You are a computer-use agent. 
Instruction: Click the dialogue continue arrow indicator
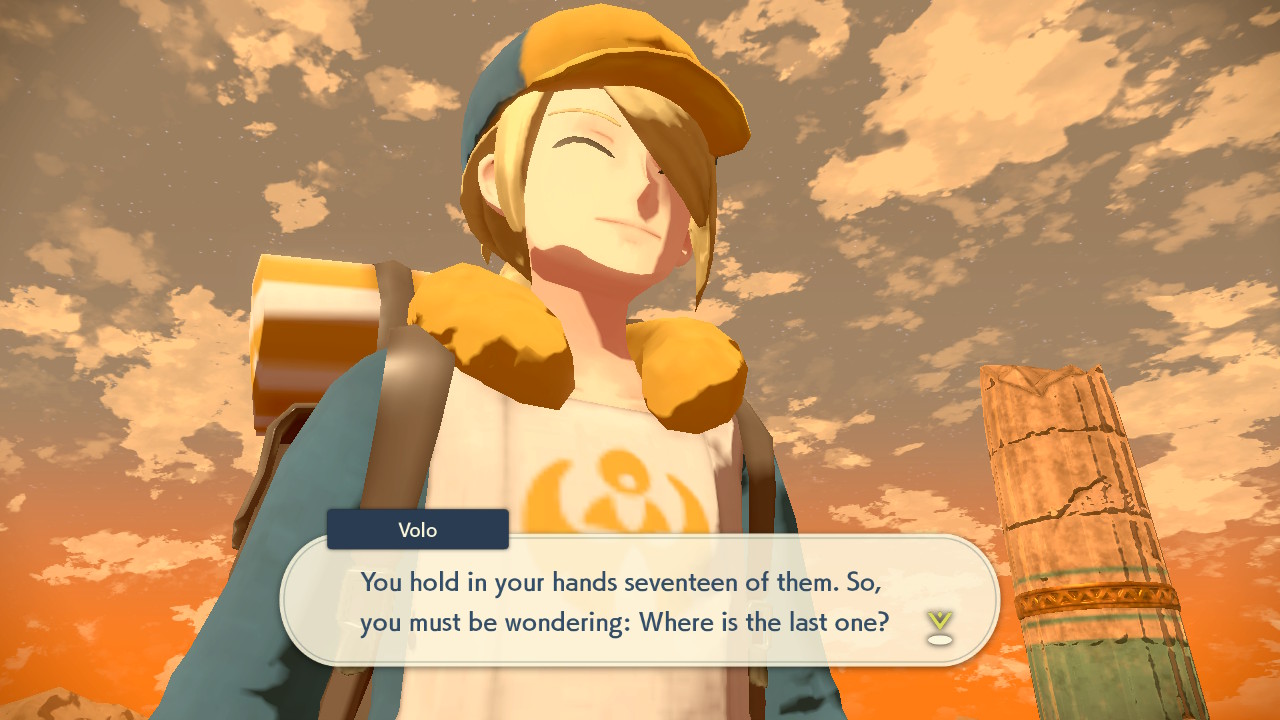click(938, 626)
